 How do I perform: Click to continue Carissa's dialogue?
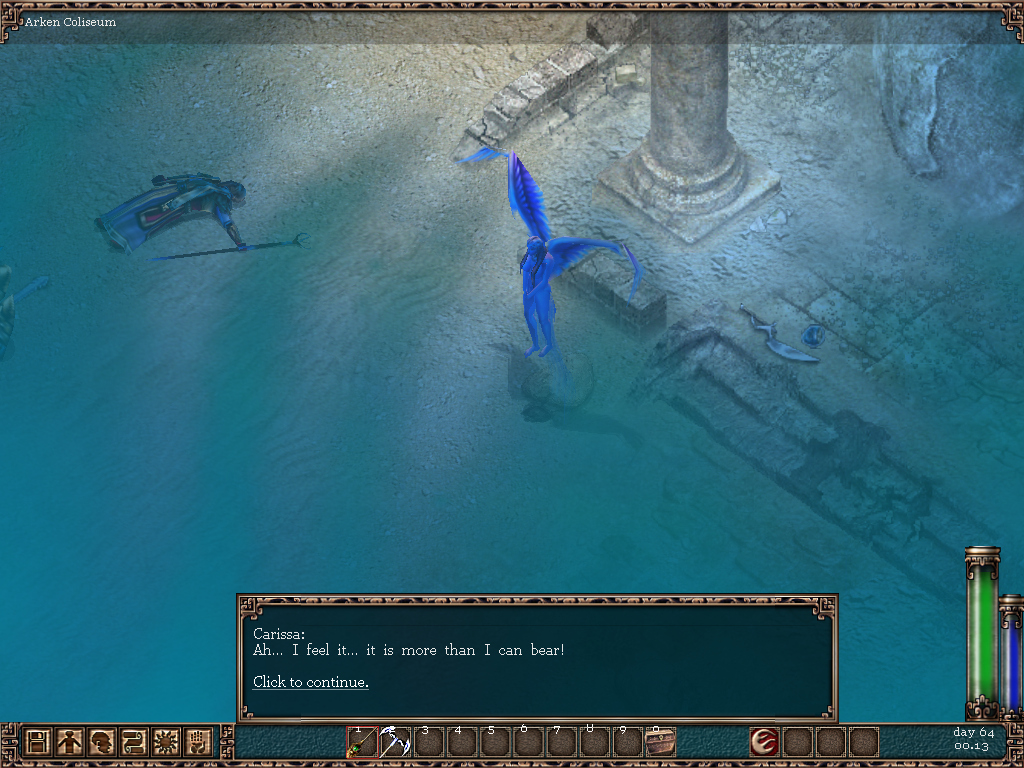tap(310, 682)
